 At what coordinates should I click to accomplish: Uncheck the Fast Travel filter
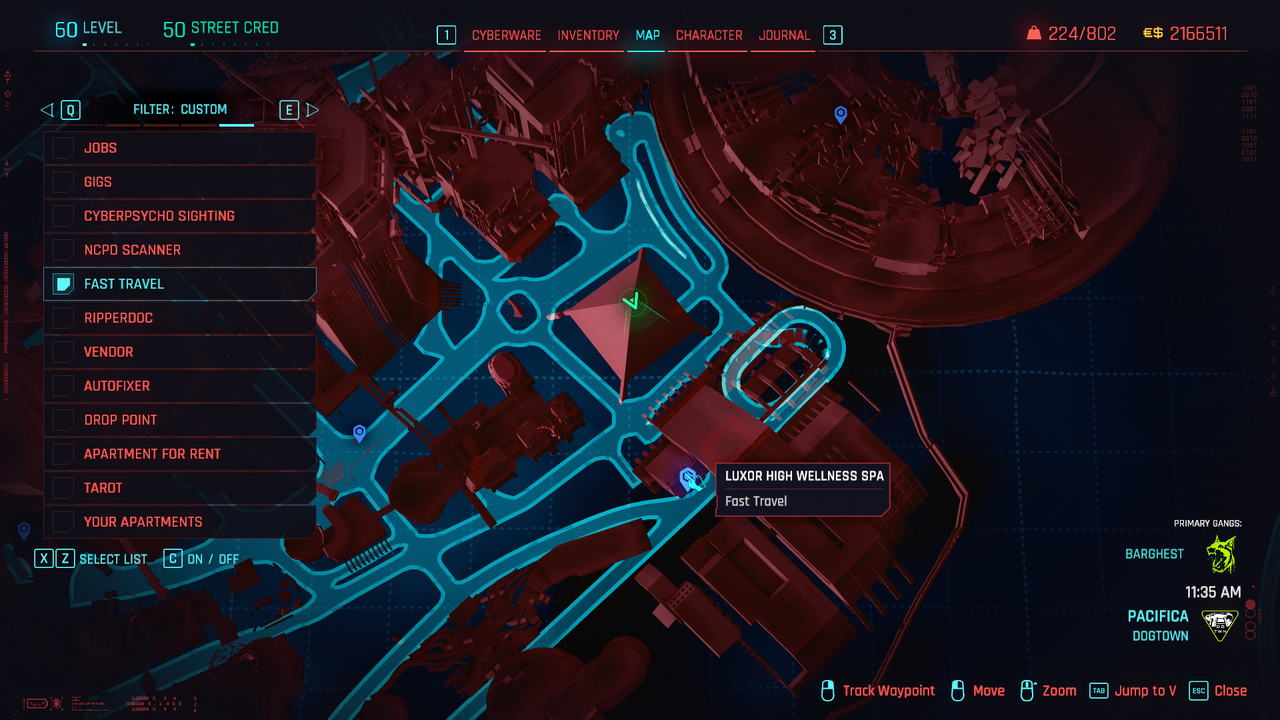[64, 284]
